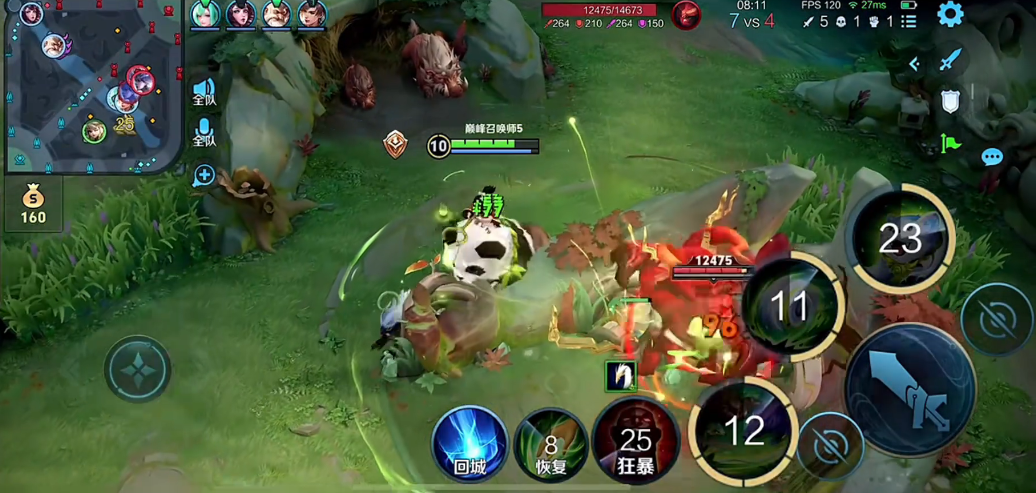Cast the 狂暴 summoner spell
Image resolution: width=1036 pixels, height=493 pixels.
tap(636, 440)
